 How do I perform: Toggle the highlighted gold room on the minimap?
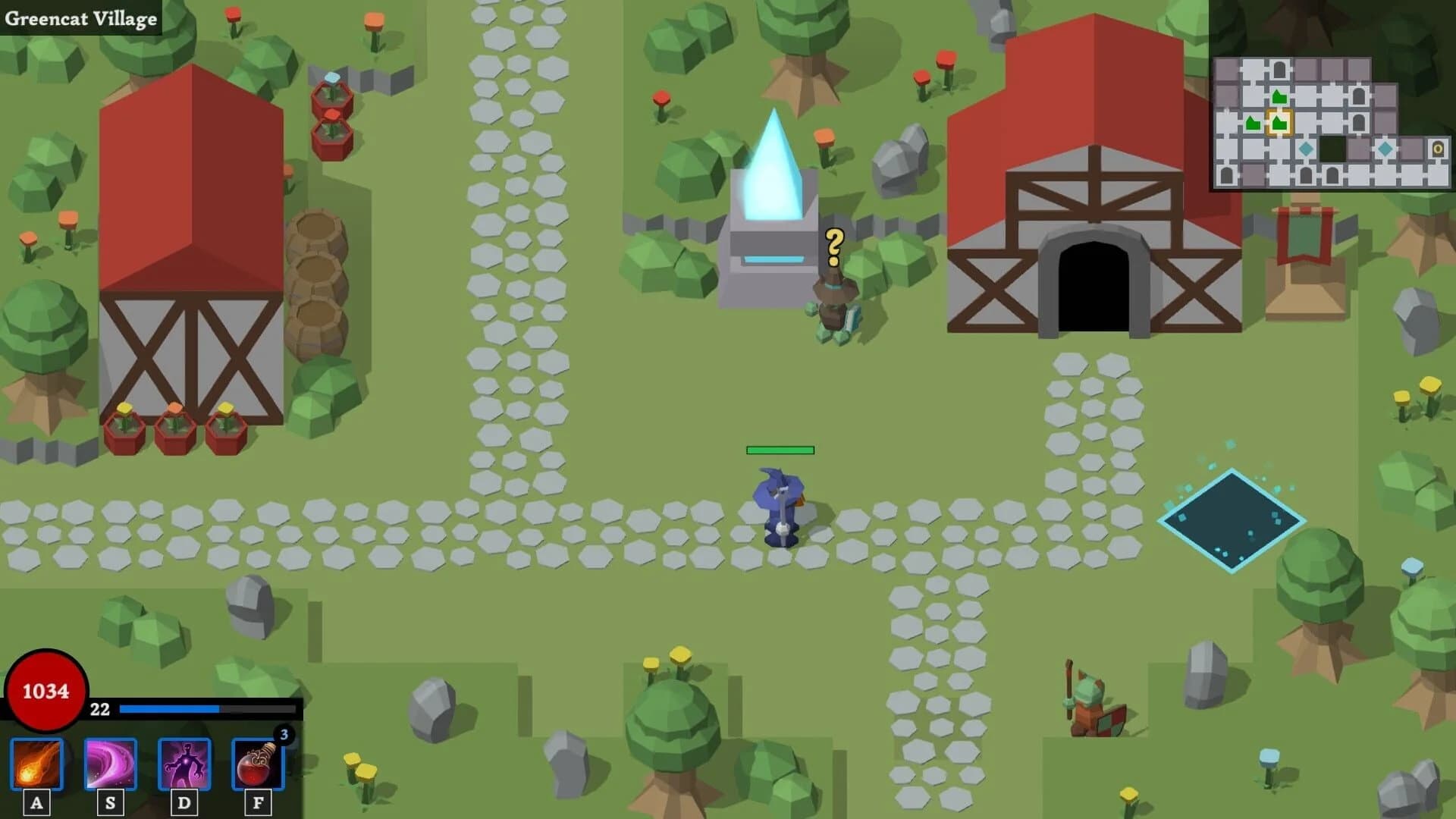[x=1280, y=123]
